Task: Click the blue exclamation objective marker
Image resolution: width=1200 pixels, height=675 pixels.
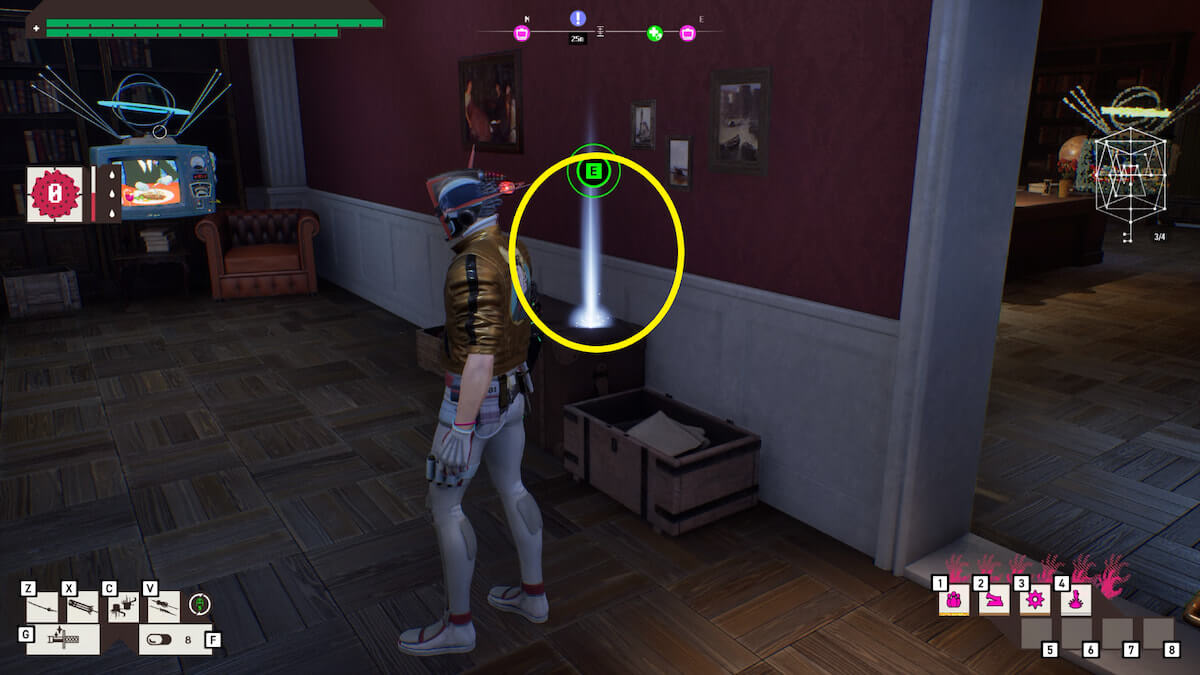Action: 578,18
